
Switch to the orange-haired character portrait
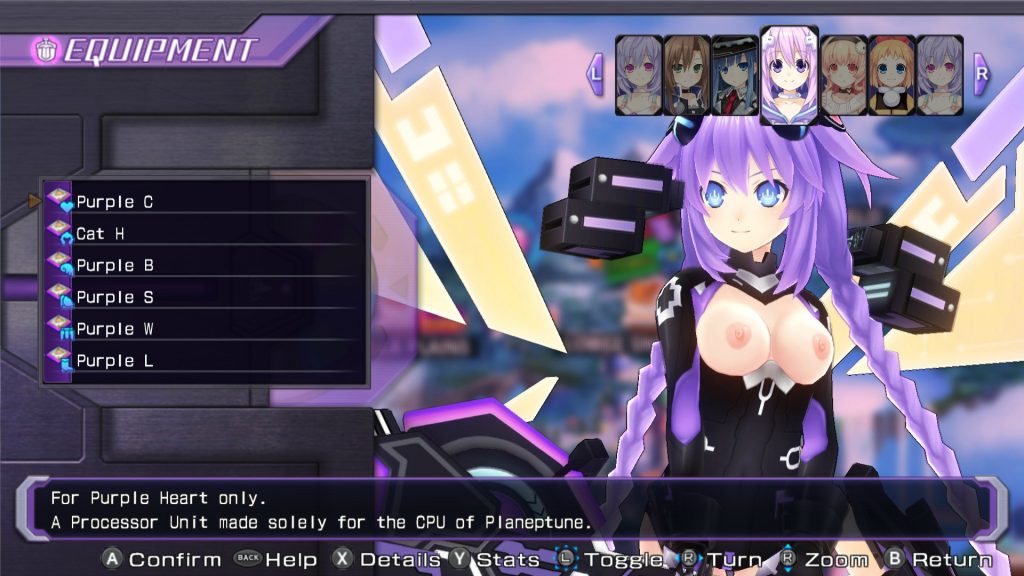click(x=891, y=75)
